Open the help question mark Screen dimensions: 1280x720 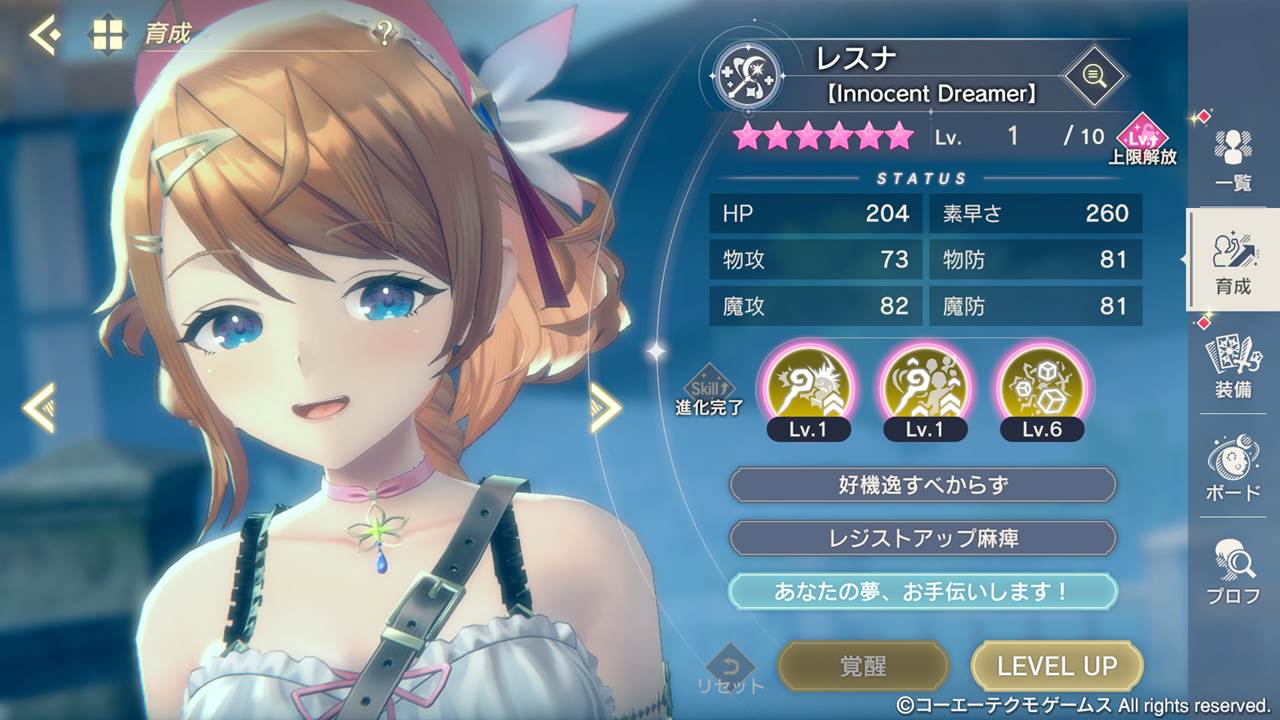[x=384, y=35]
